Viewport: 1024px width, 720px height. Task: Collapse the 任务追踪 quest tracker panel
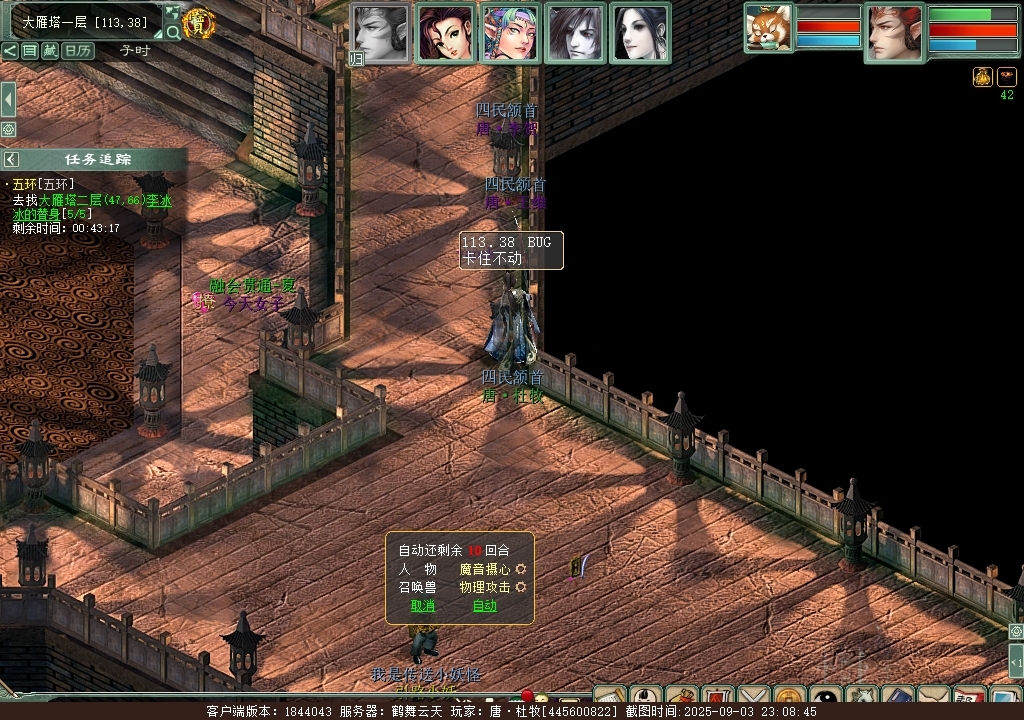(11, 160)
